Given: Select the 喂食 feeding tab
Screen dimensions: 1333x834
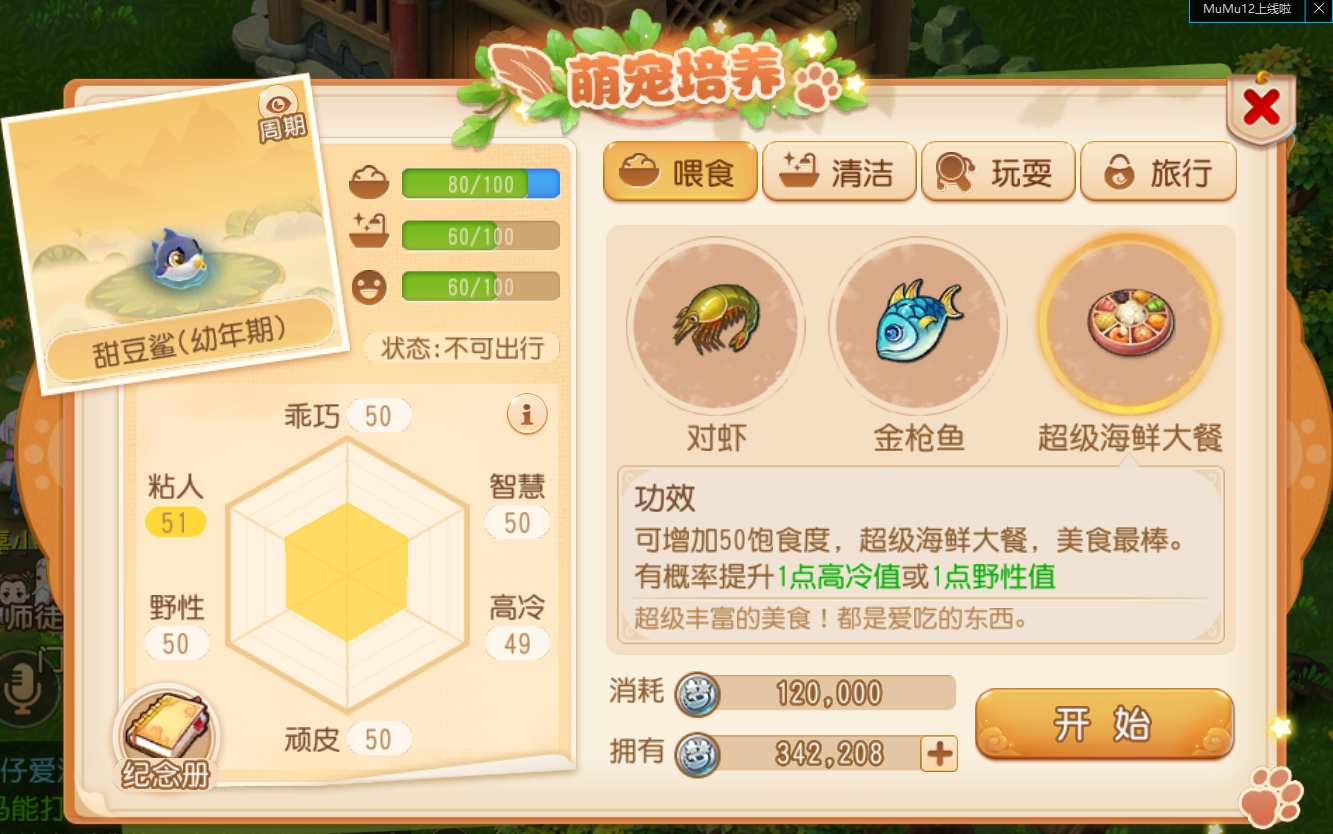Looking at the screenshot, I should tap(680, 171).
